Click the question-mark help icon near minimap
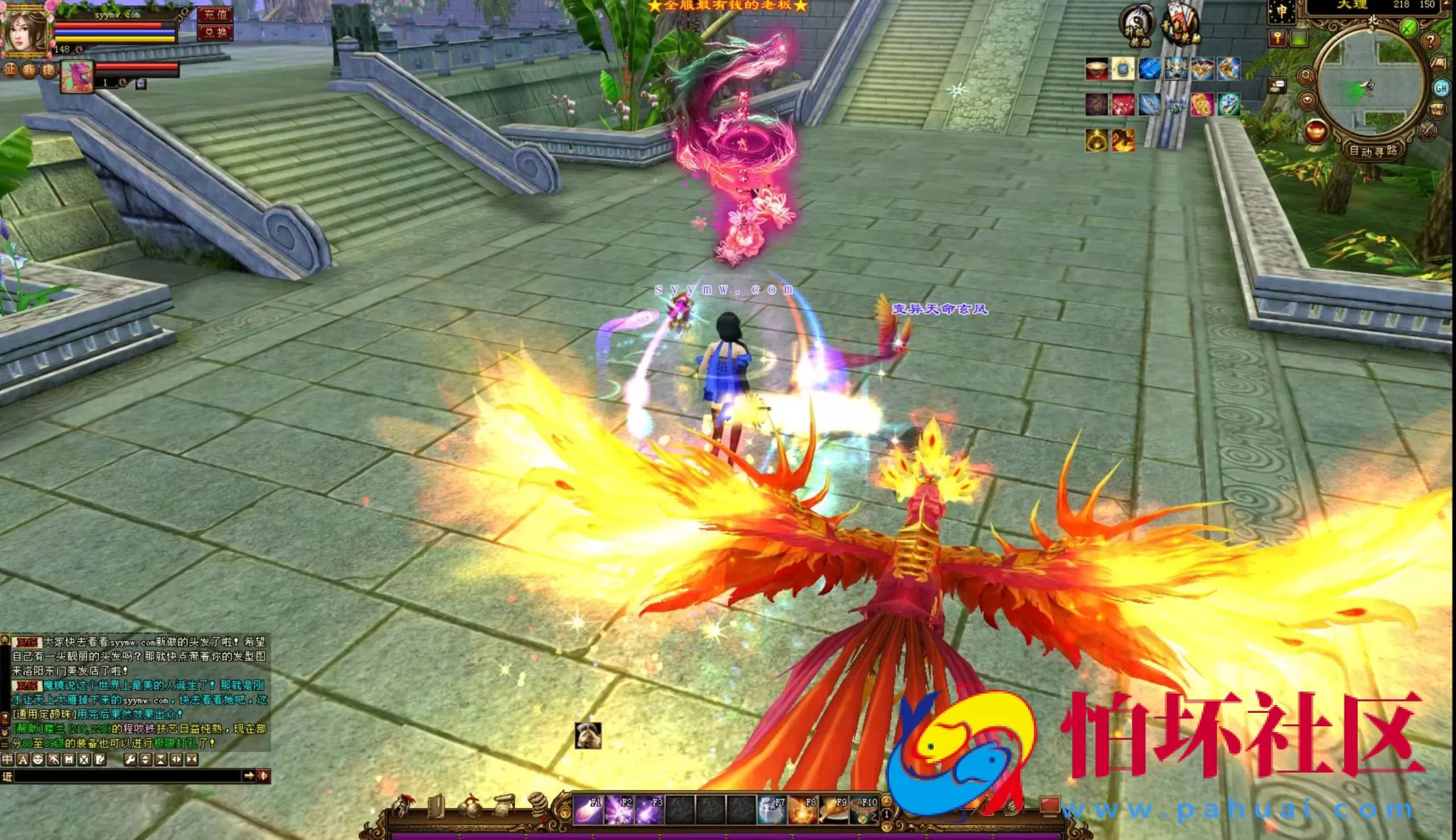 1430,43
